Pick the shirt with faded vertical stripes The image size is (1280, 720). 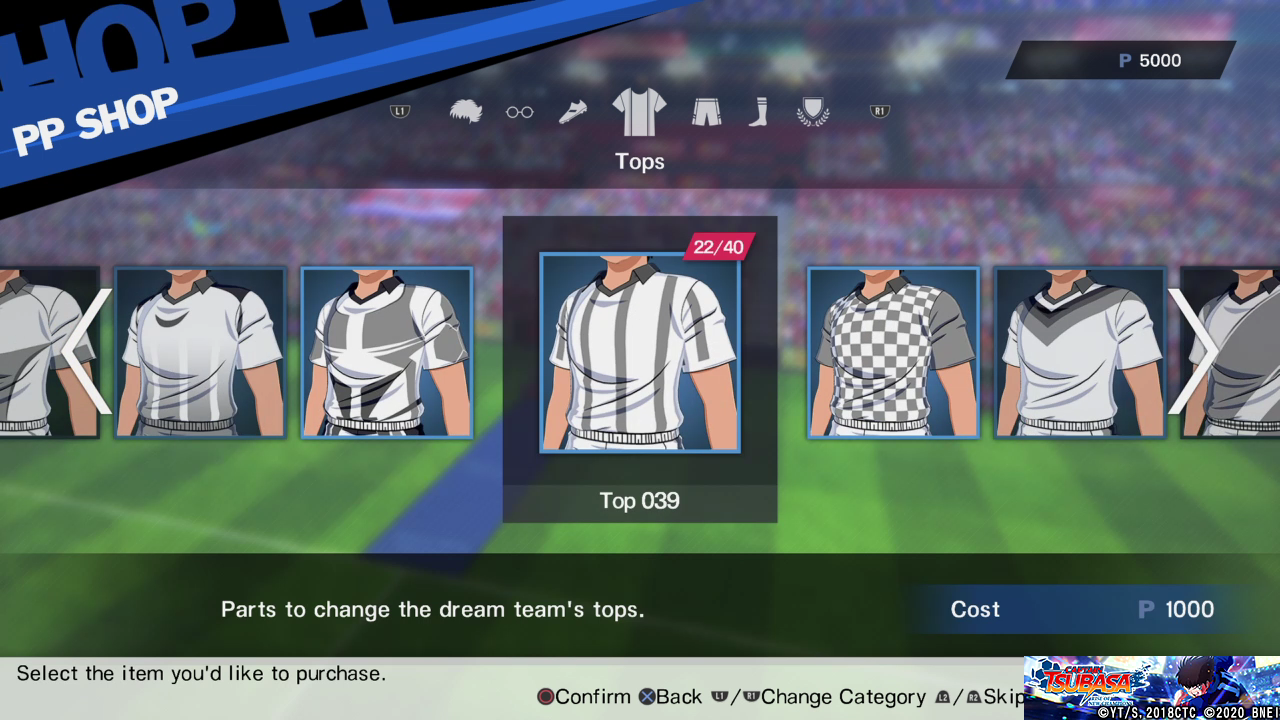coord(200,352)
